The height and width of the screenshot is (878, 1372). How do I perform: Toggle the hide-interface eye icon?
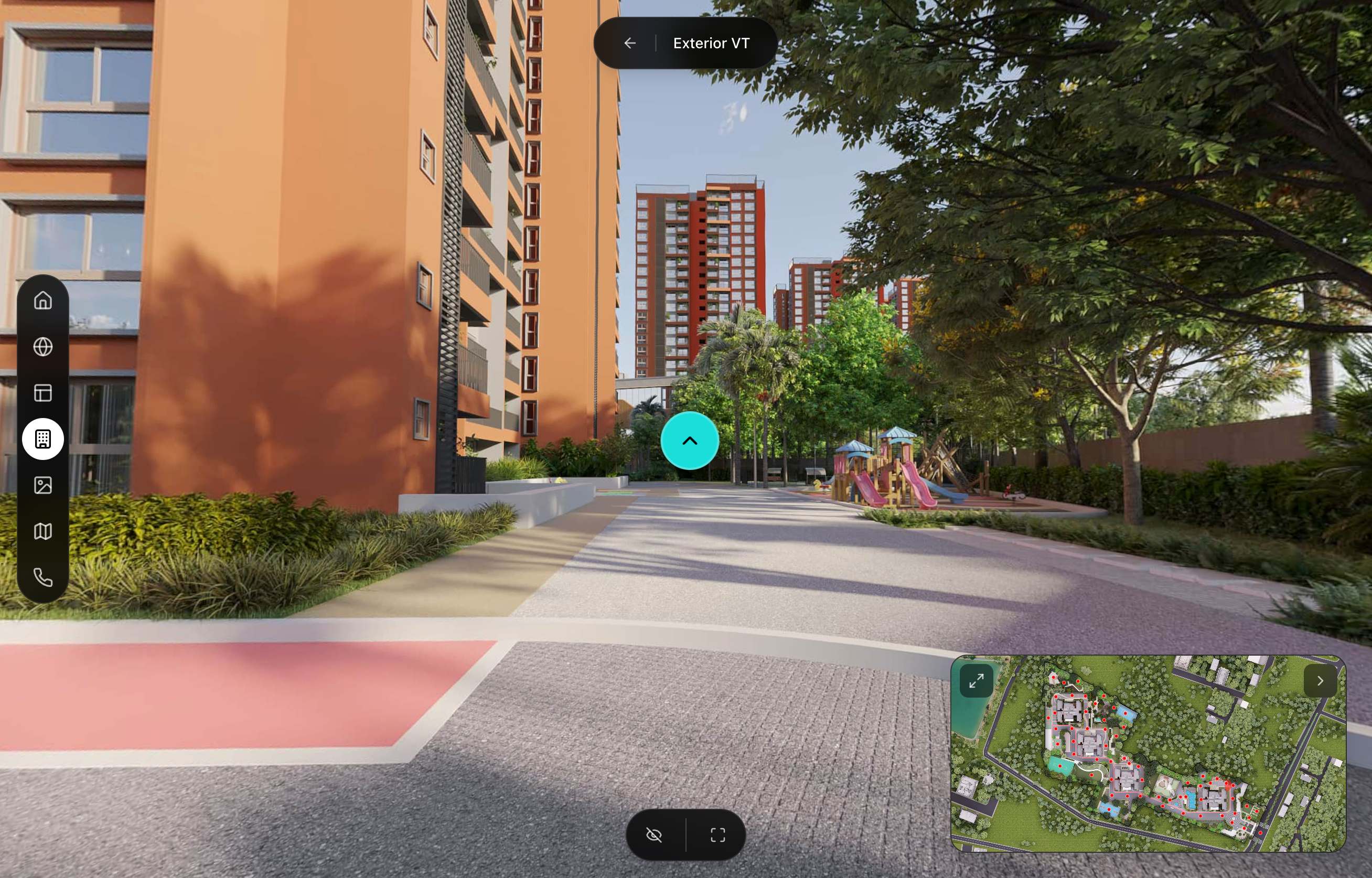(x=654, y=833)
